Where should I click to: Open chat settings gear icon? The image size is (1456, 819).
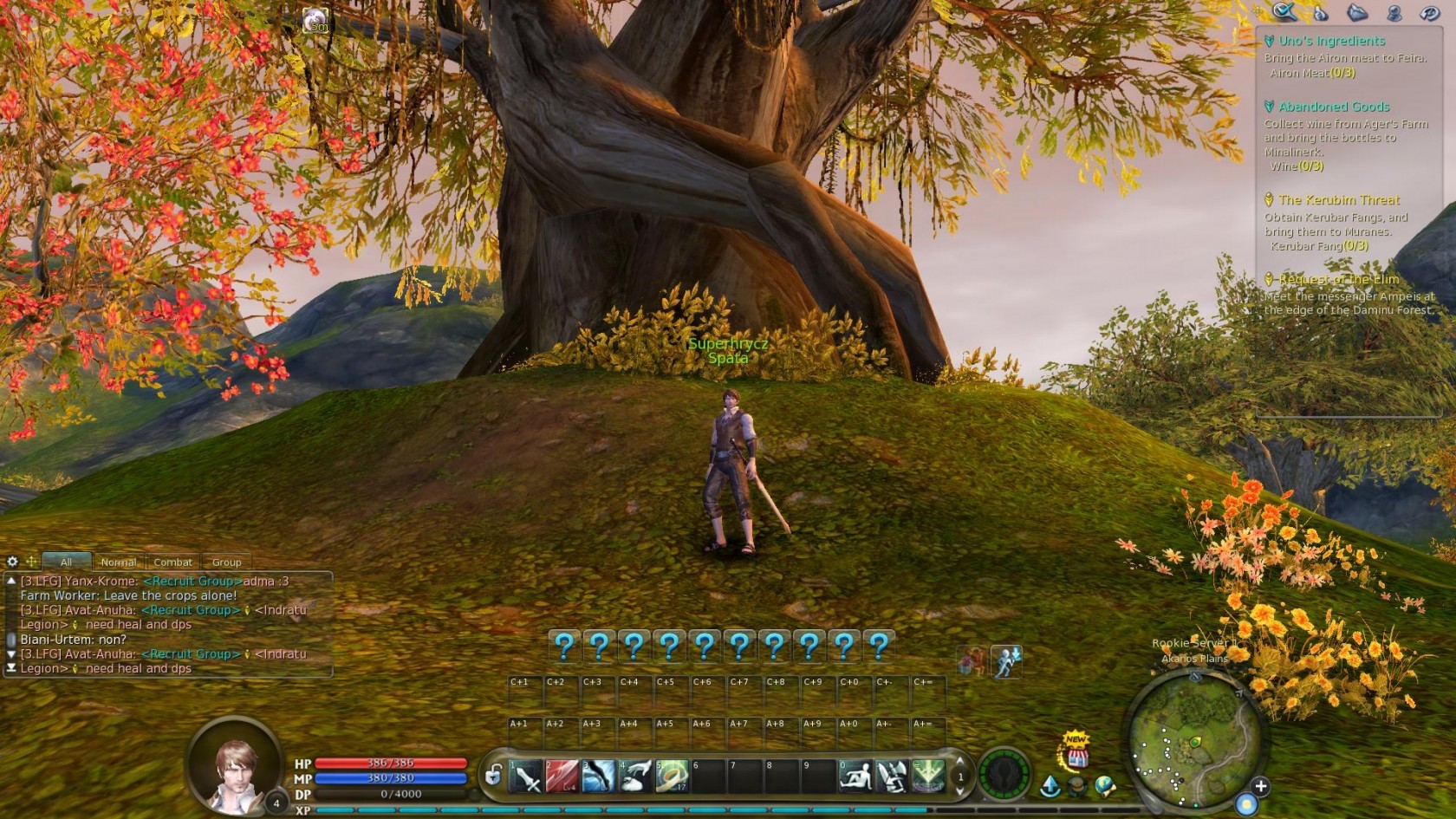(x=12, y=562)
